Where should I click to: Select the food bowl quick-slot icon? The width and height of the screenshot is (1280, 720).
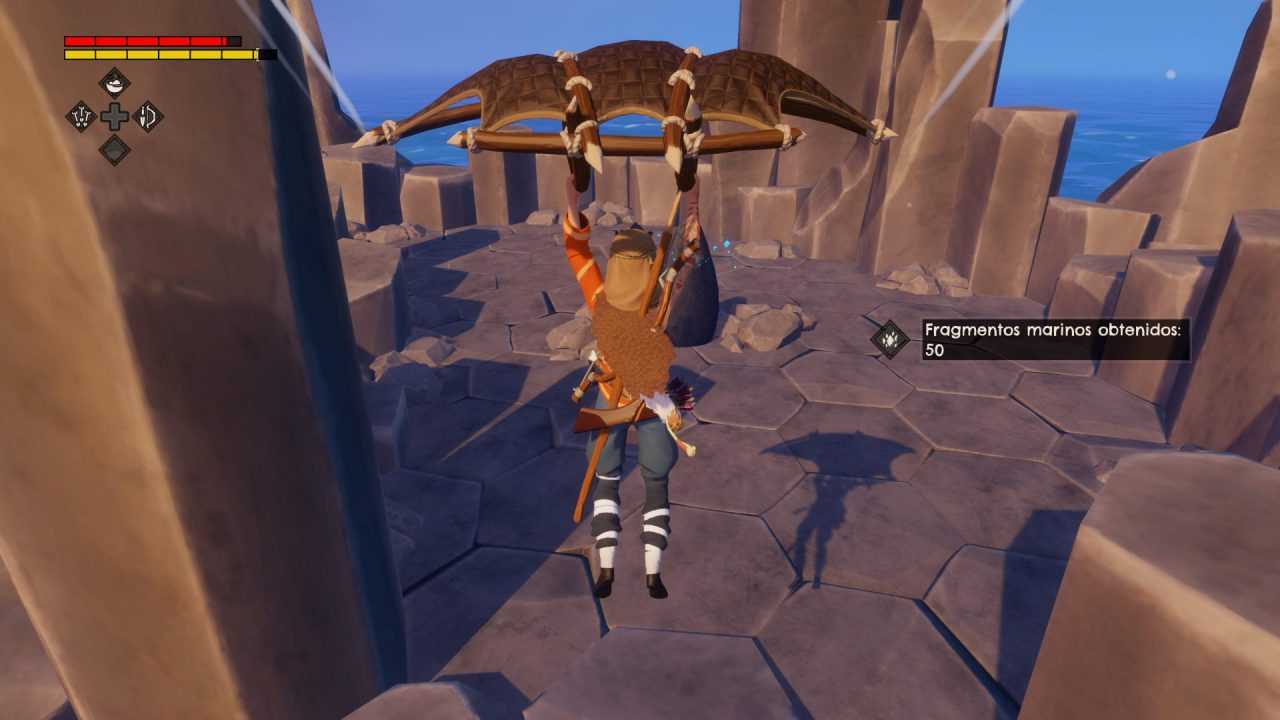(x=114, y=83)
